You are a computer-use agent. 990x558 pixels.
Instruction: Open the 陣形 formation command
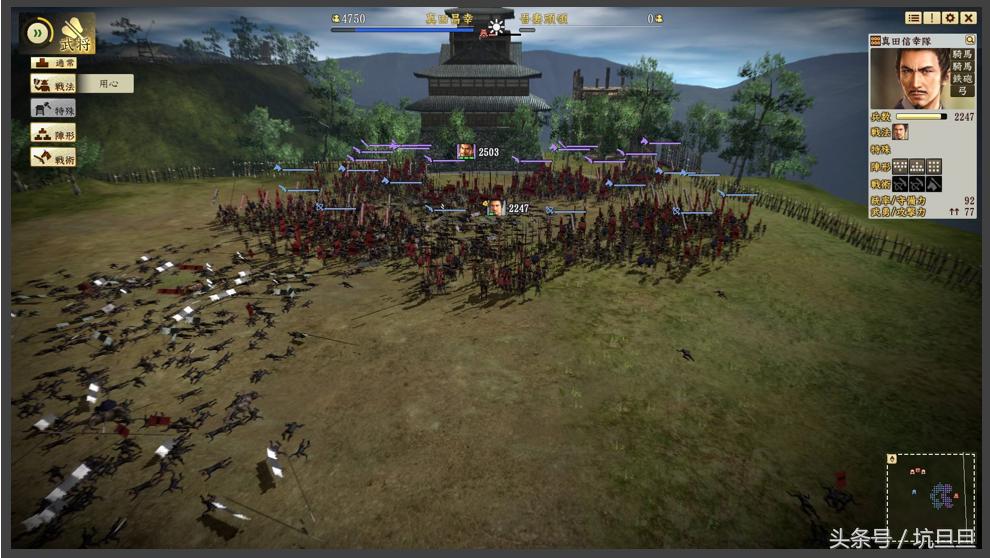pyautogui.click(x=52, y=133)
